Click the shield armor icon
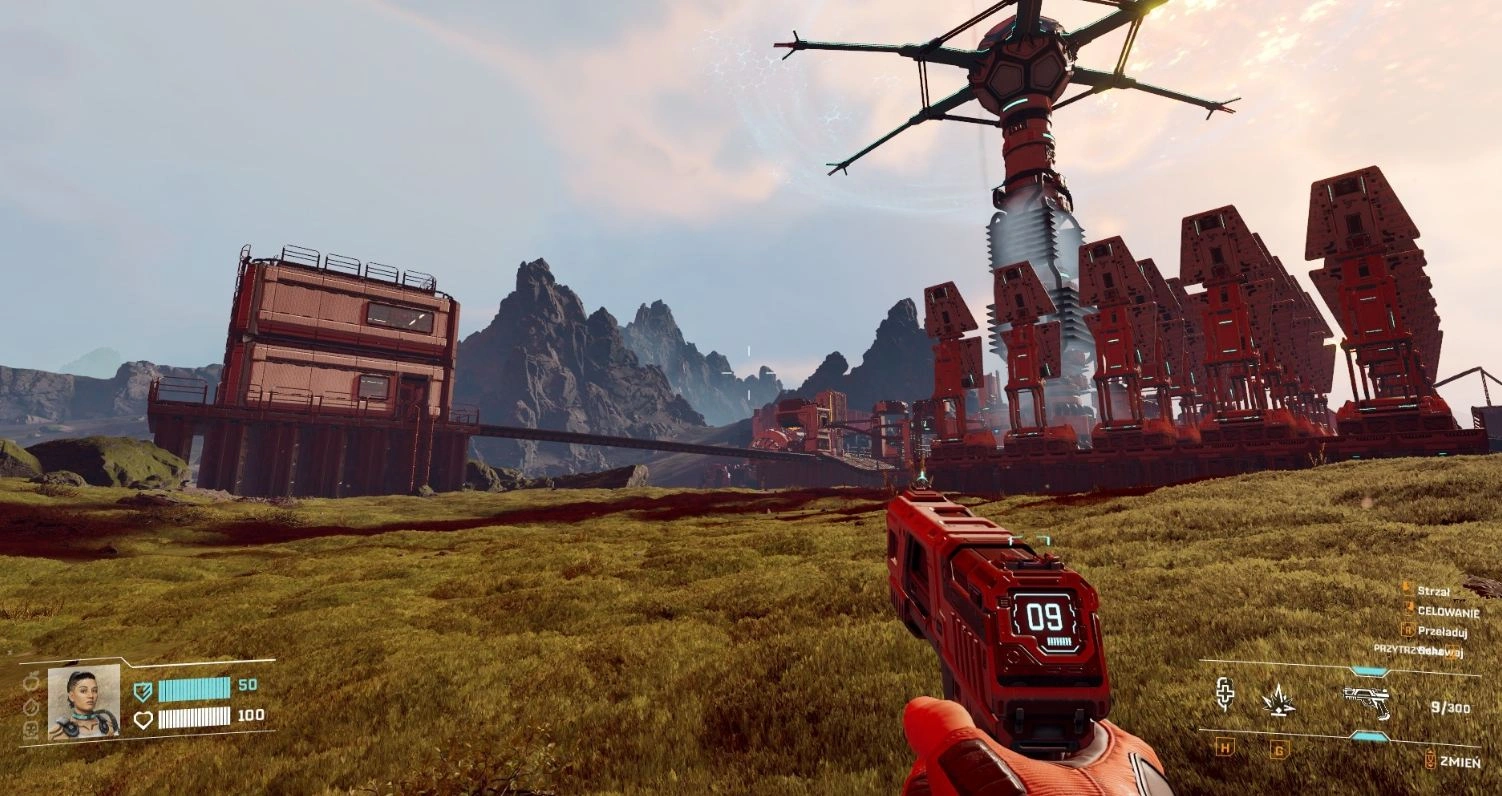This screenshot has height=796, width=1502. (143, 690)
